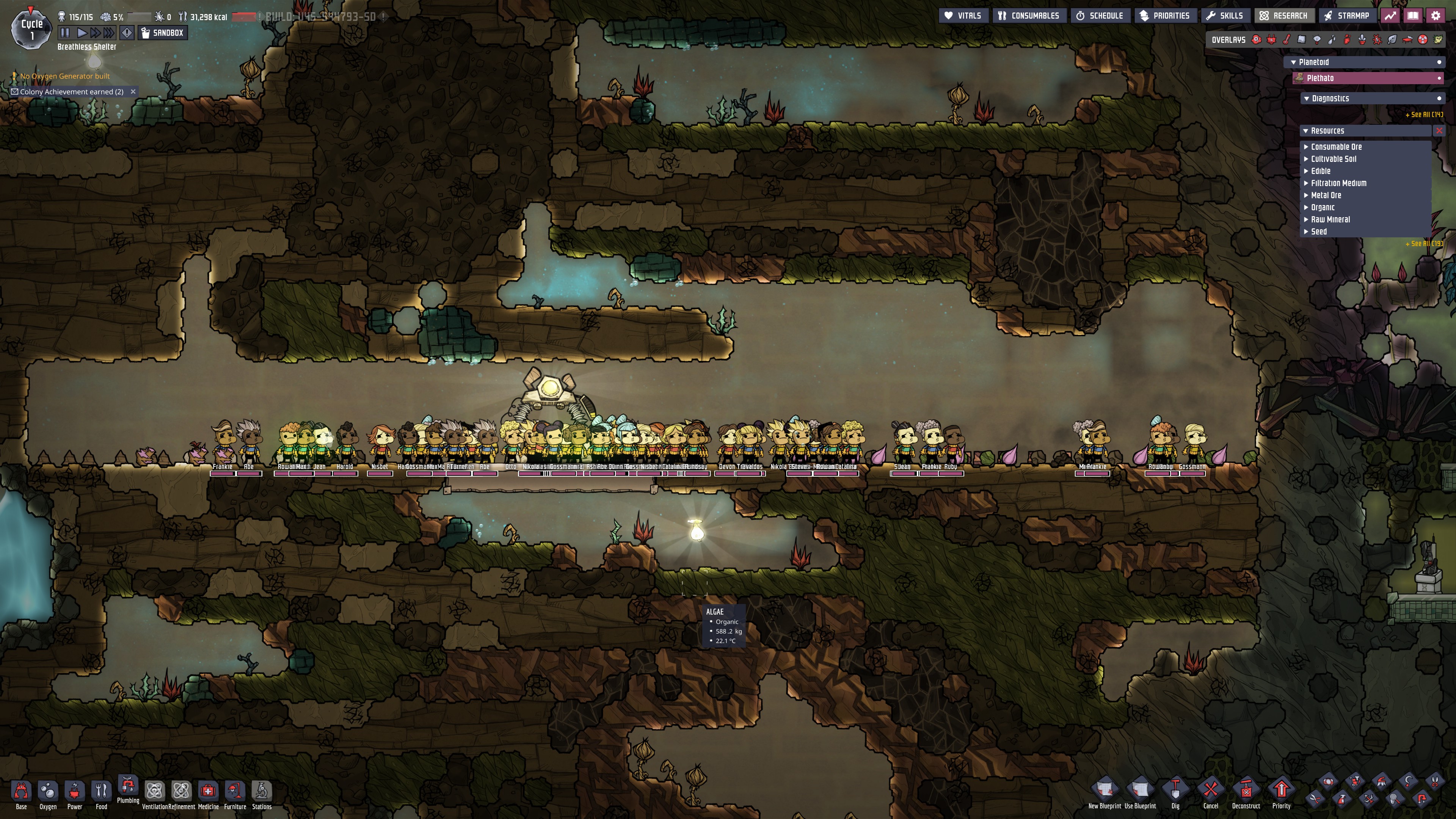Select the Deconstruct tool
The height and width of the screenshot is (819, 1456).
coord(1246,792)
